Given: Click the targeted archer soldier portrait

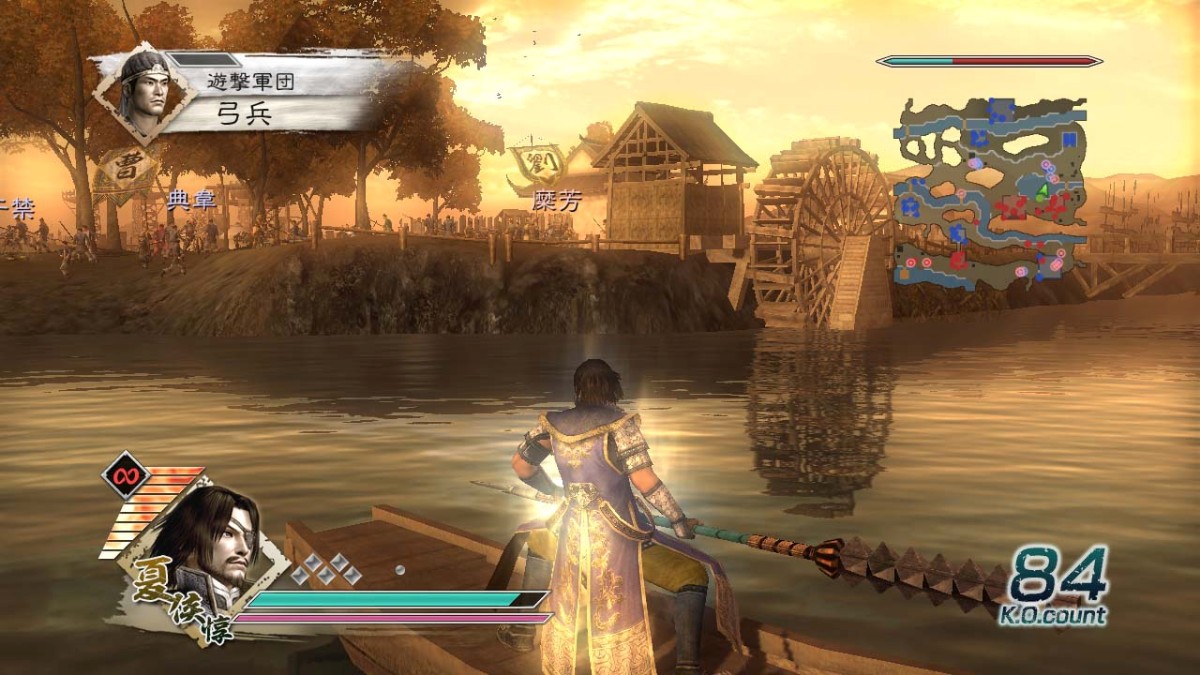Looking at the screenshot, I should (x=144, y=90).
